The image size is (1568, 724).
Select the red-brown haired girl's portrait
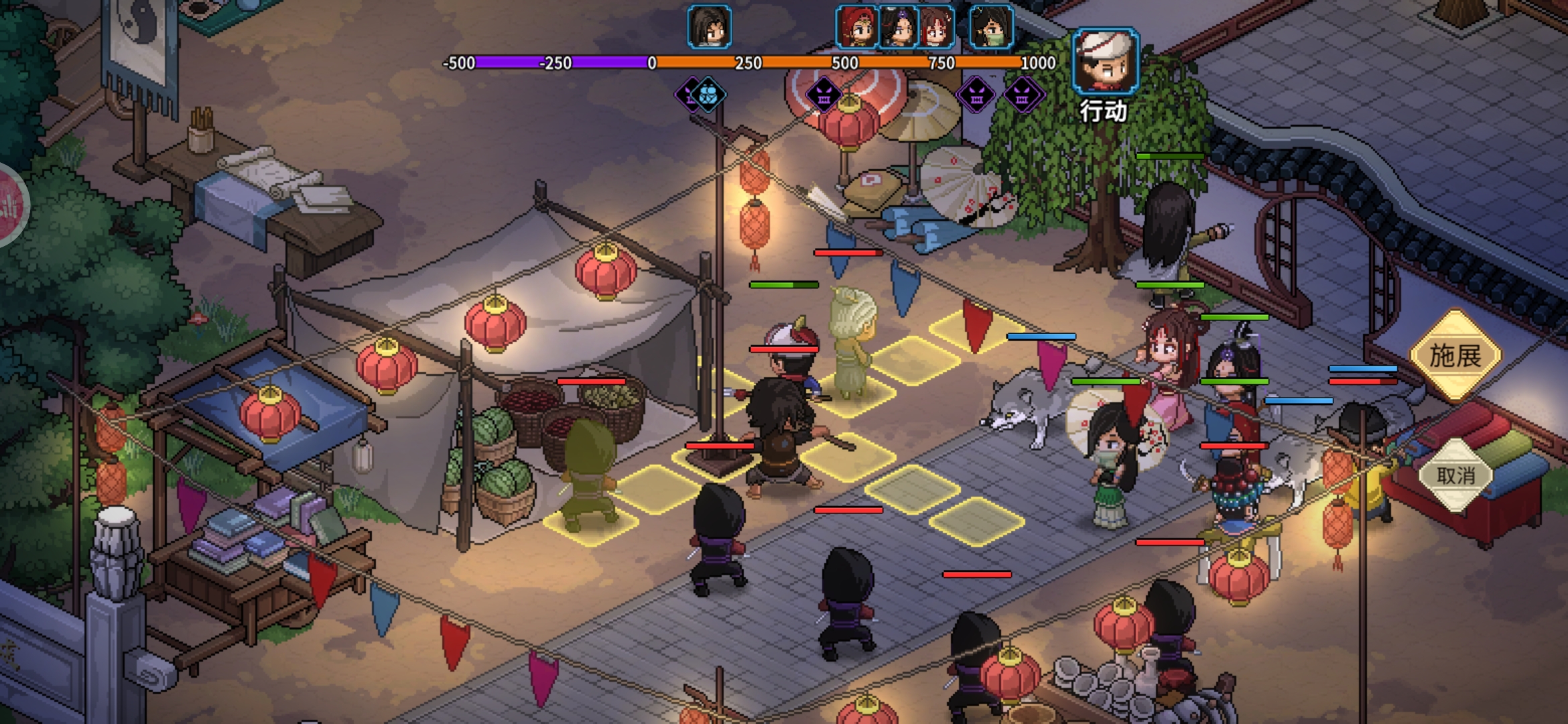[x=936, y=27]
